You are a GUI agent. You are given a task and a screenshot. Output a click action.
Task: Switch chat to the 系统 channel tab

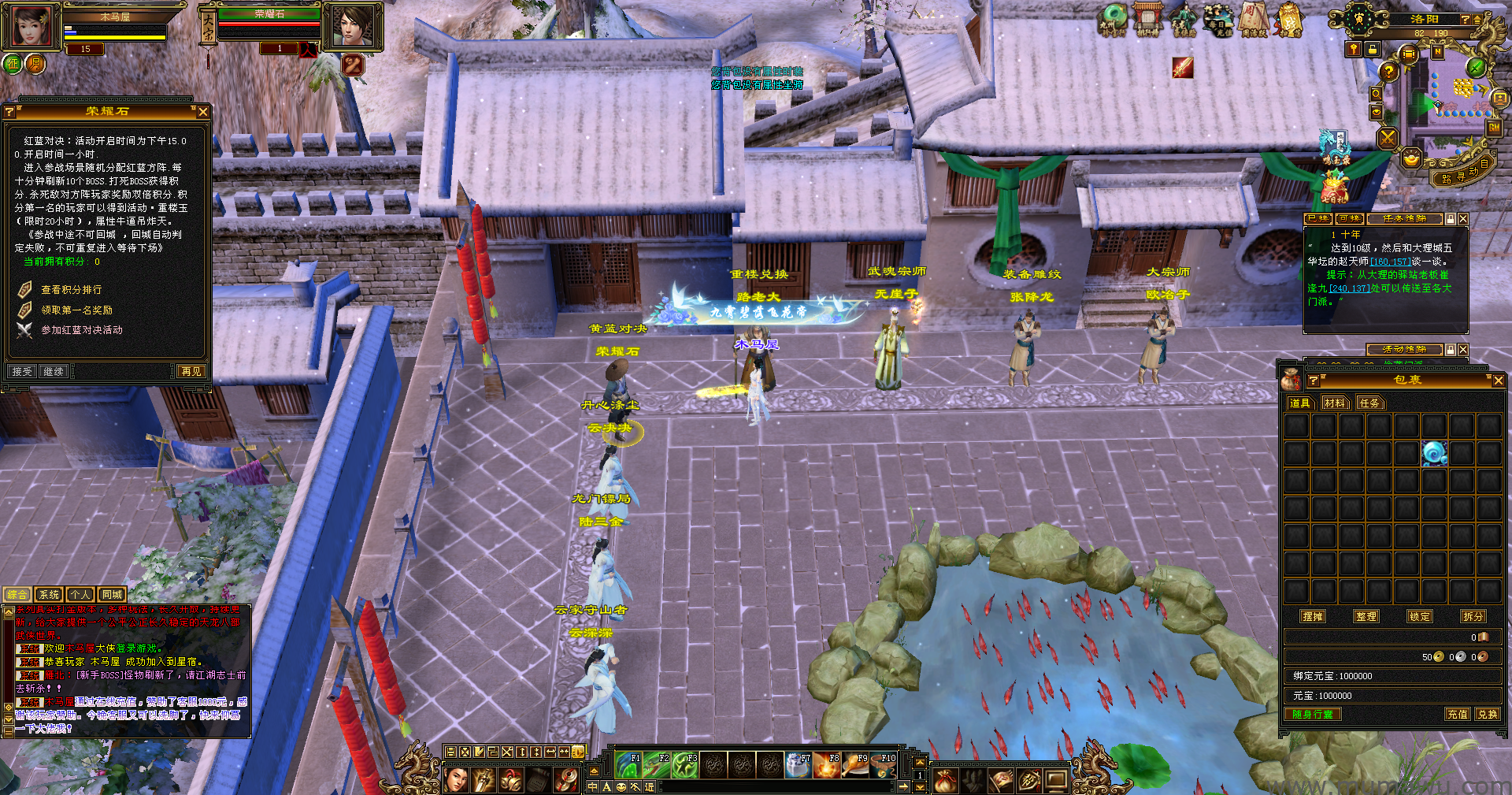coord(49,595)
